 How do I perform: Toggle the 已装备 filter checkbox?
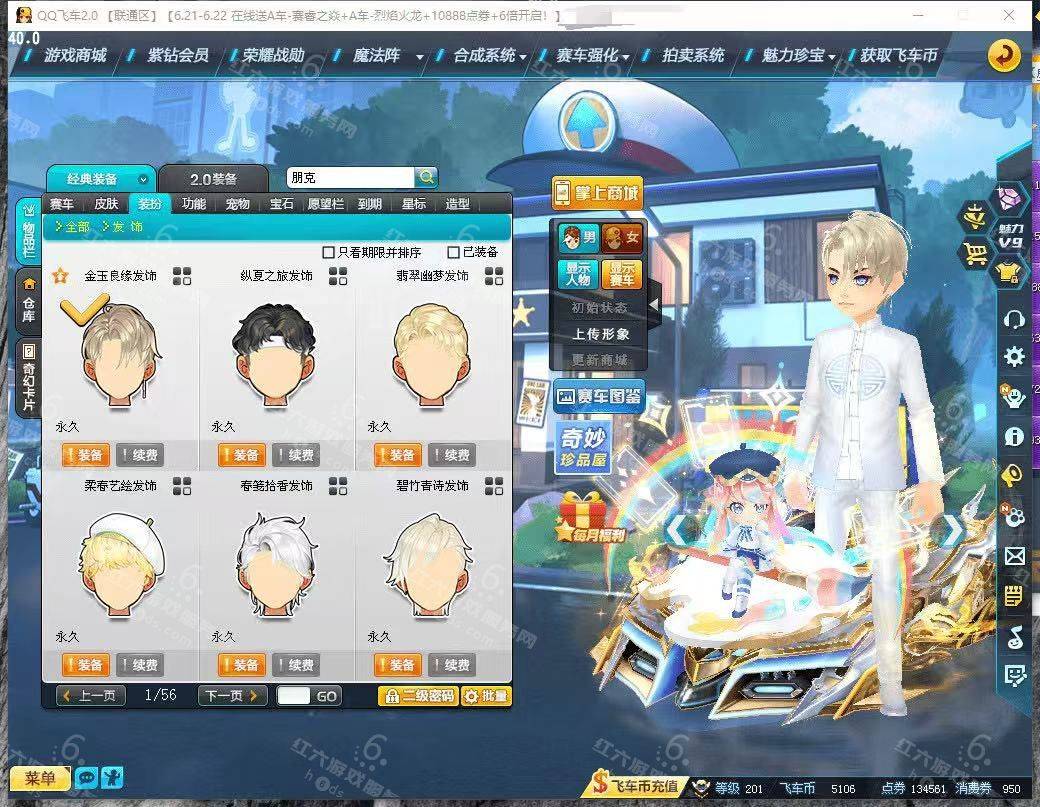point(454,252)
